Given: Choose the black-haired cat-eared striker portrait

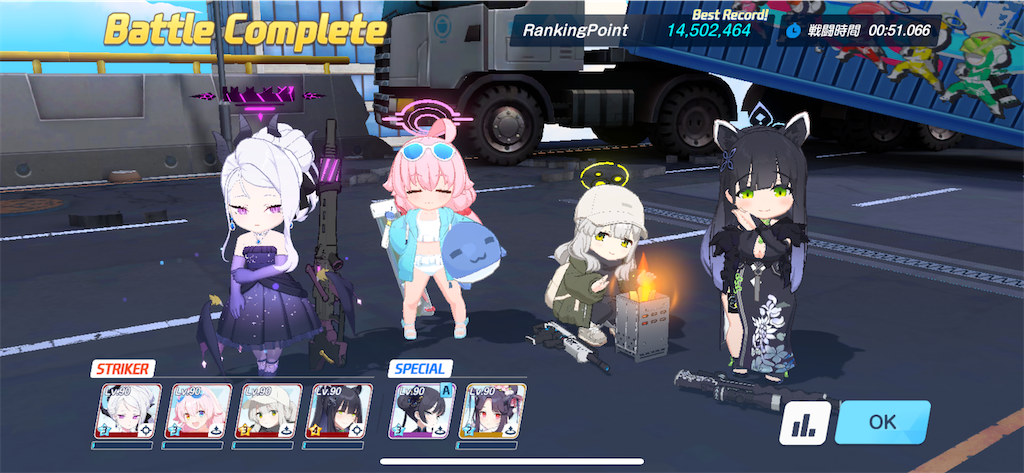Looking at the screenshot, I should 339,411.
